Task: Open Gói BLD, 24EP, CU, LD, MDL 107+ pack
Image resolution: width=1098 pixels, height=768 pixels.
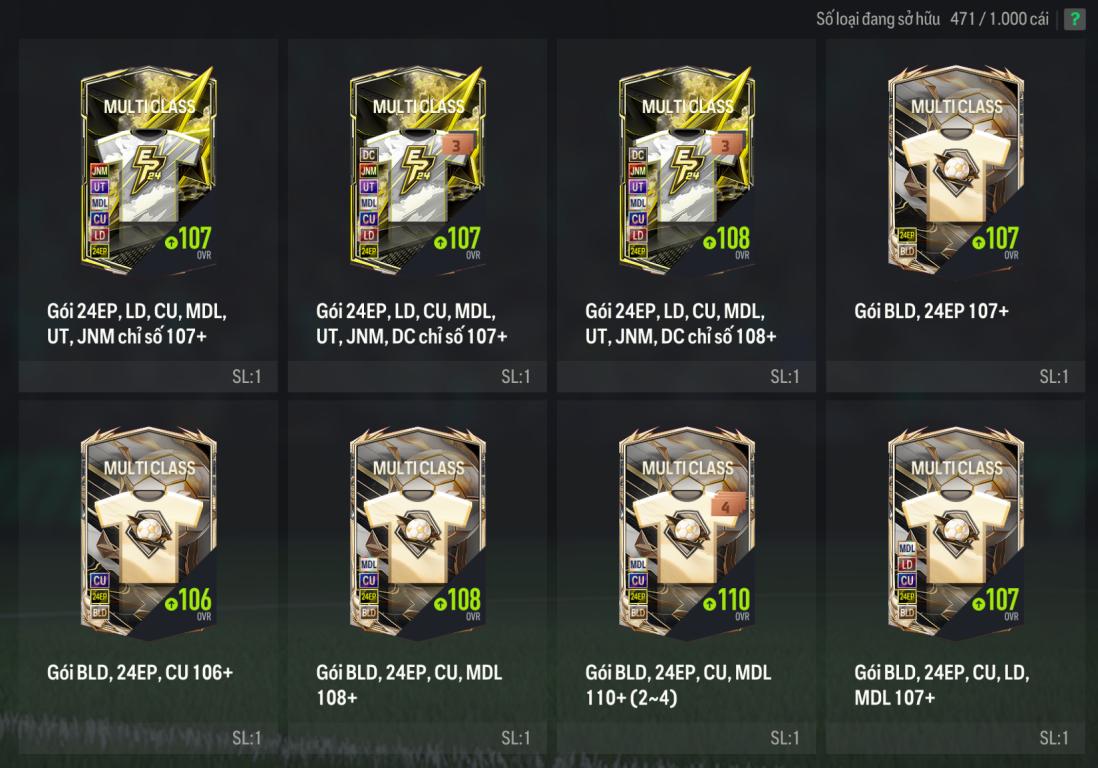Action: (x=955, y=532)
